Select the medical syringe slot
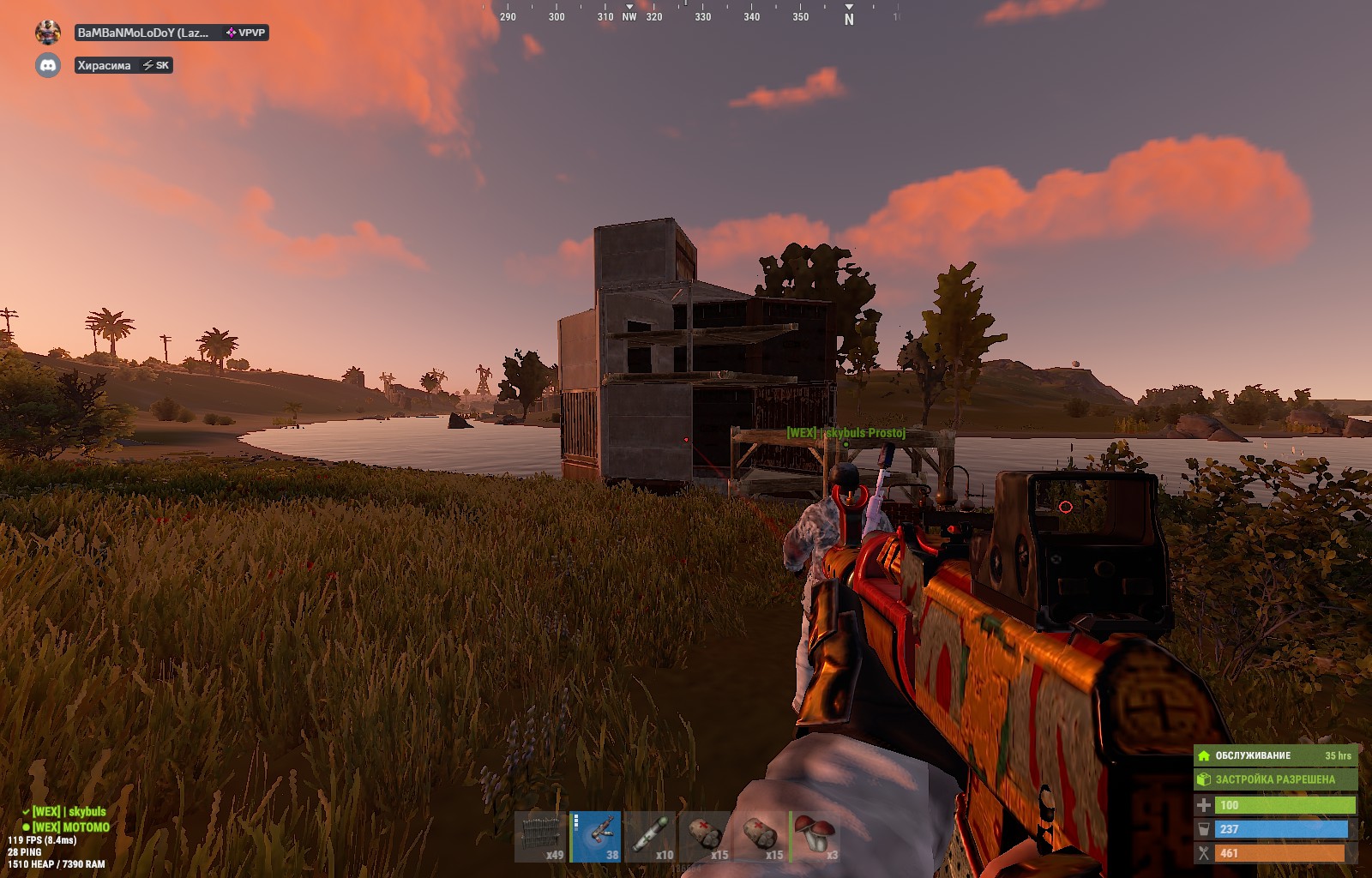Viewport: 1372px width, 878px height. tap(651, 836)
